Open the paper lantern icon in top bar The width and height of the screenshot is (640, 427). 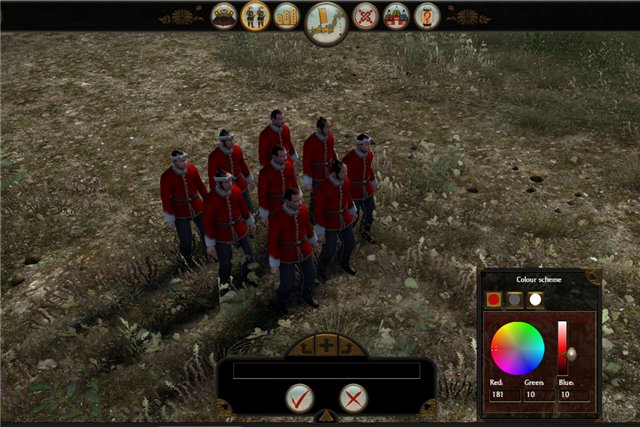427,16
